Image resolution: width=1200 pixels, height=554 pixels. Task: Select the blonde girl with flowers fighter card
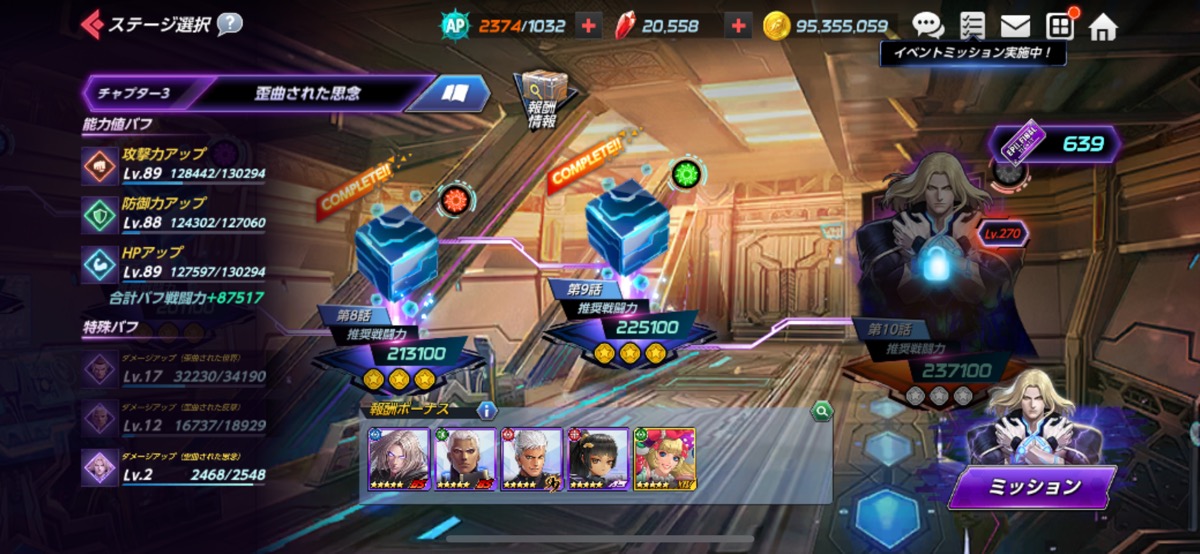(x=664, y=460)
